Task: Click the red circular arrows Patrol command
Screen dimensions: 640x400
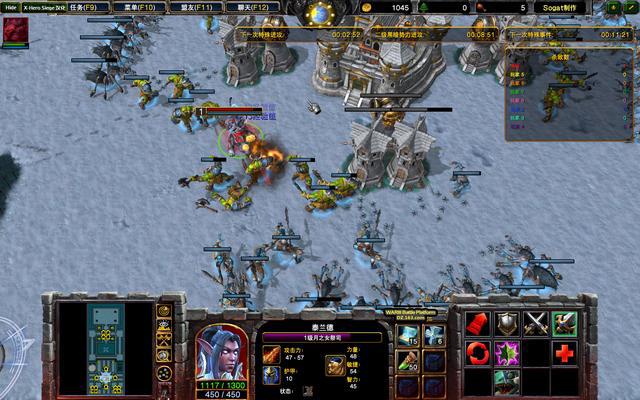Action: [x=479, y=352]
